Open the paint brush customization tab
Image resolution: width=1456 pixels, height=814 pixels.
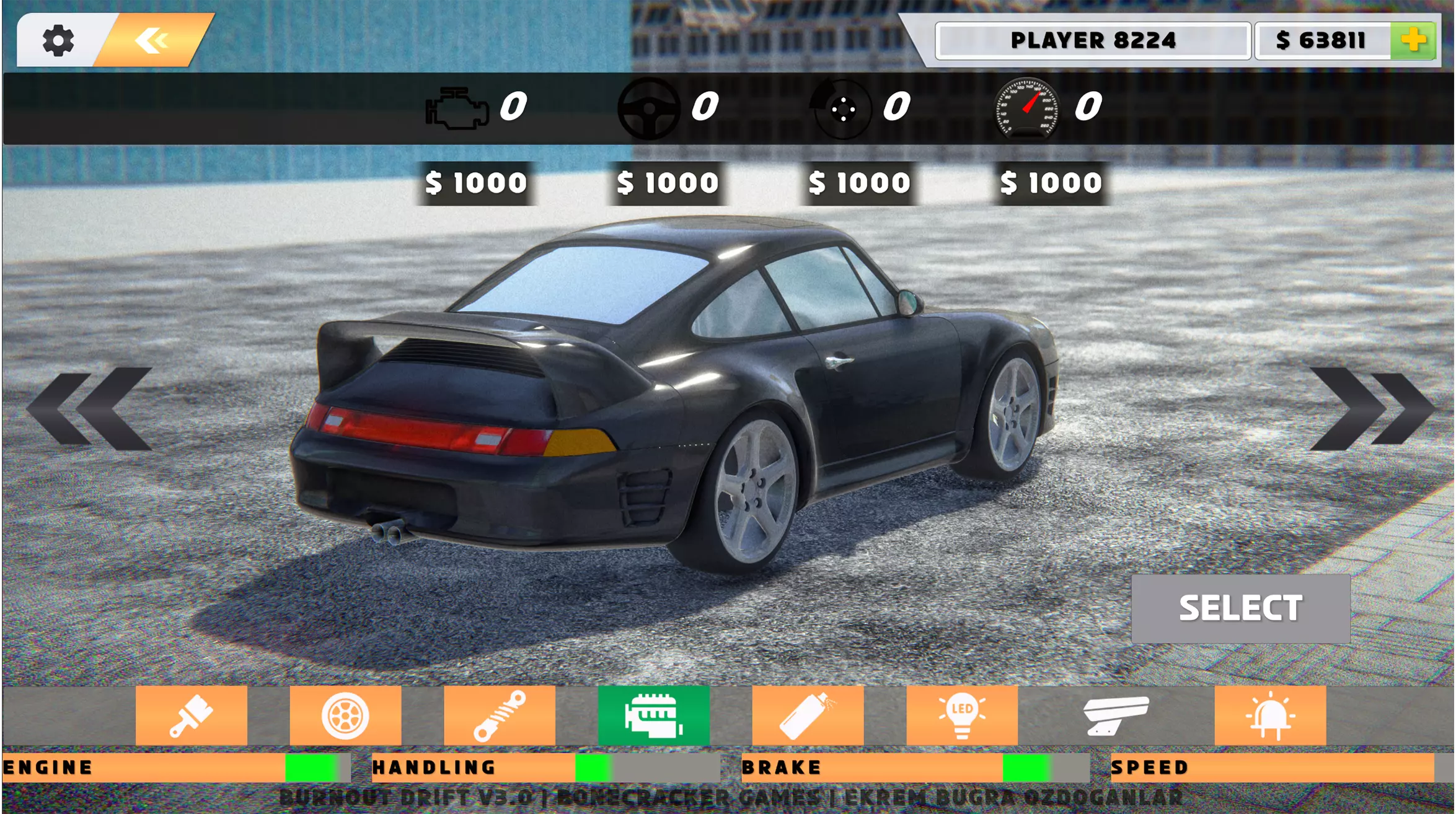pos(191,716)
